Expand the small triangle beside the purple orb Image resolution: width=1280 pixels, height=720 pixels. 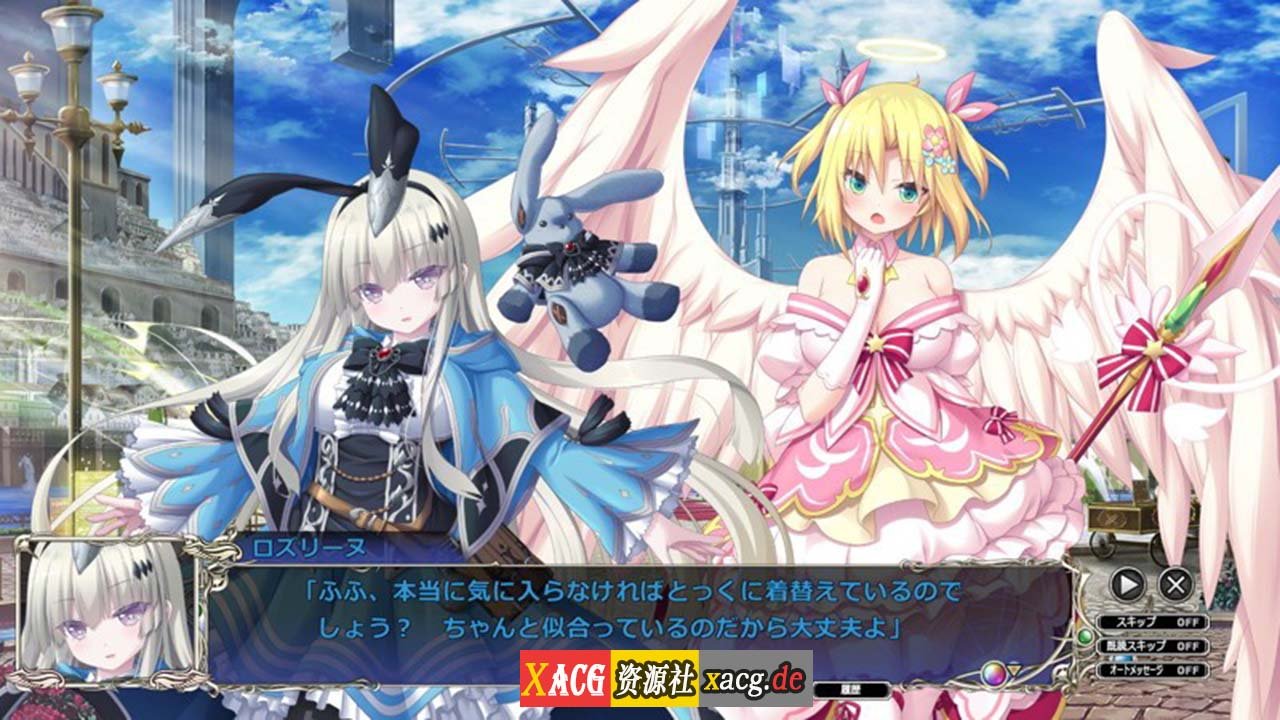click(1014, 669)
